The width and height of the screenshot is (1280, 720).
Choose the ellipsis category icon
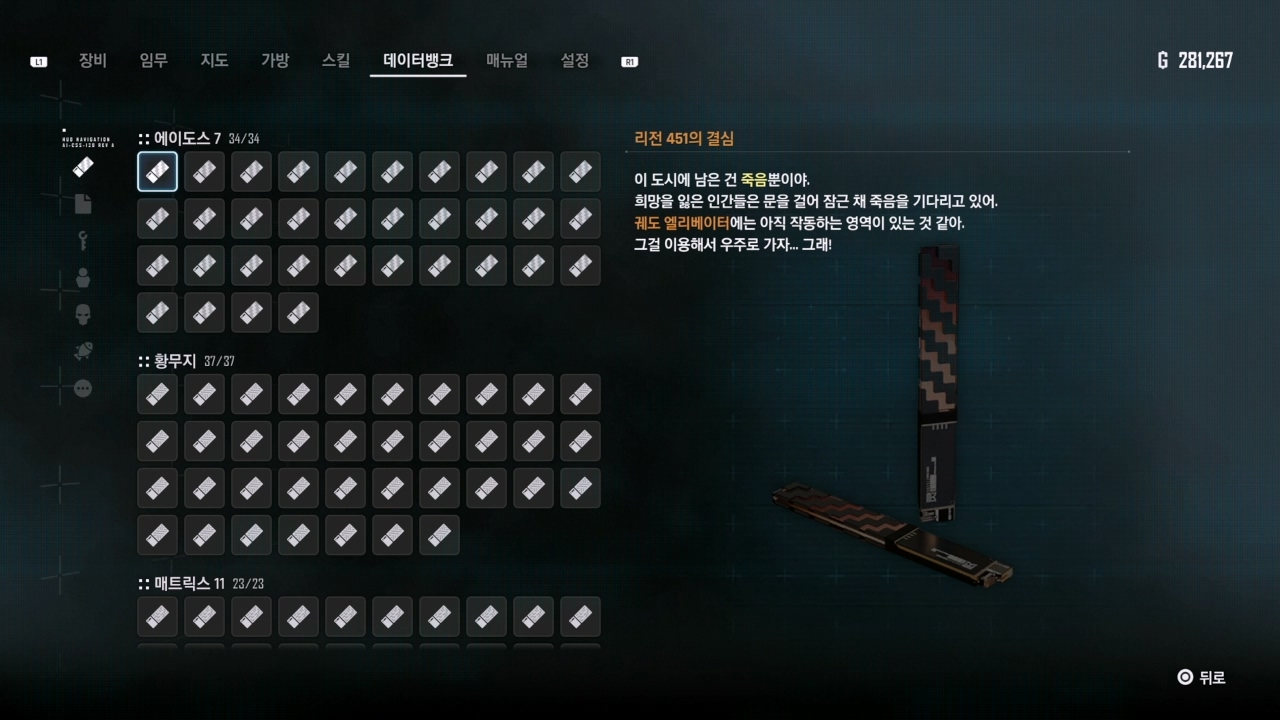click(x=83, y=388)
